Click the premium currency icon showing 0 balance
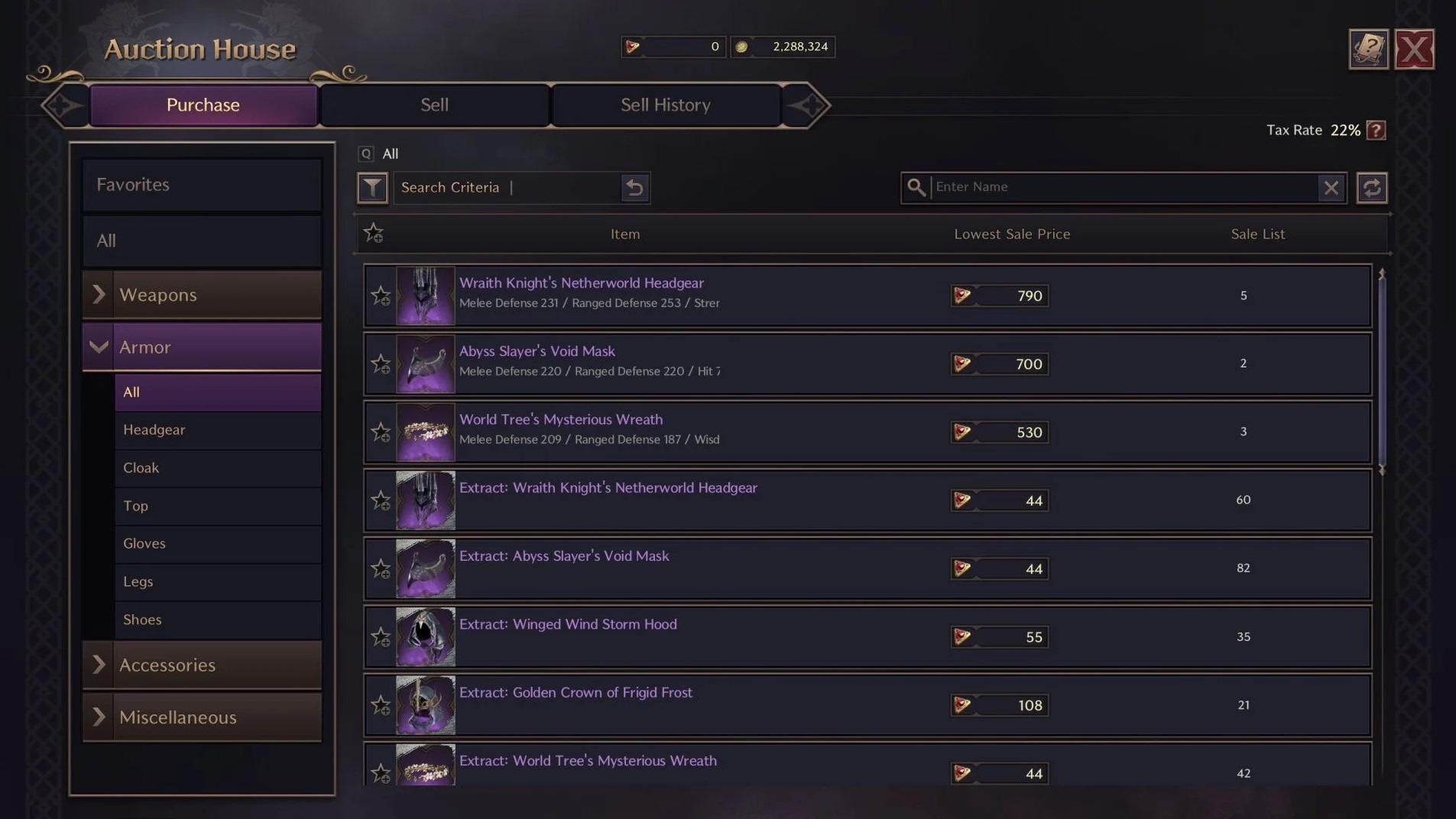Image resolution: width=1456 pixels, height=819 pixels. click(x=634, y=46)
